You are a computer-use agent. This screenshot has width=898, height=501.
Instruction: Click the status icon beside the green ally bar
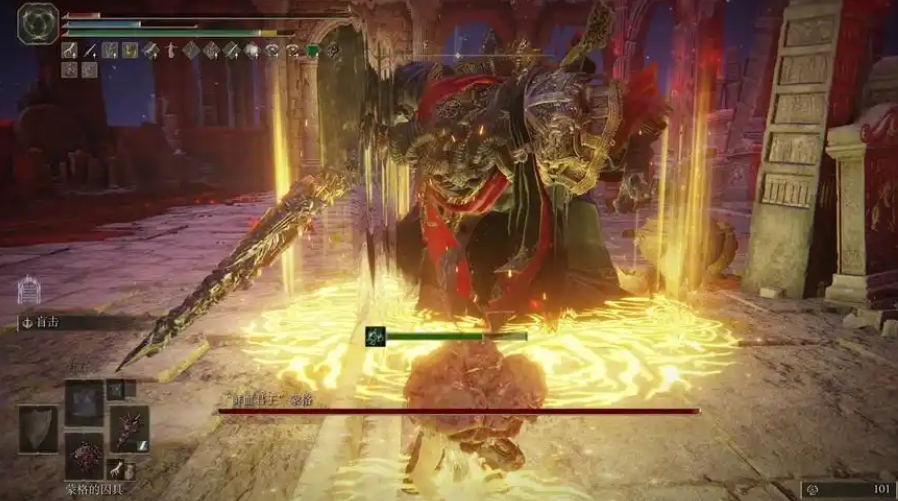pyautogui.click(x=374, y=336)
